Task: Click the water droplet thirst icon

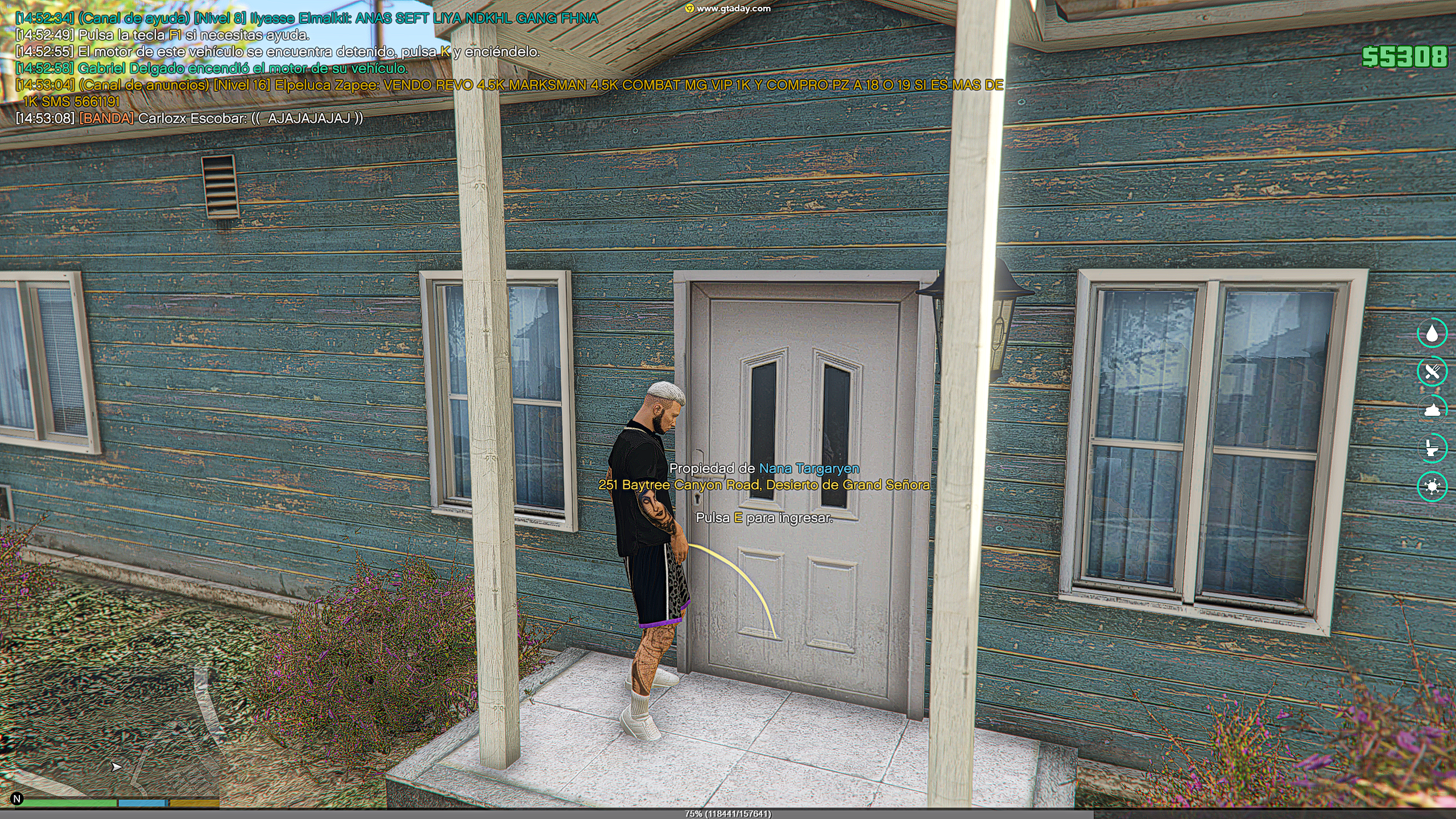Action: click(1432, 333)
